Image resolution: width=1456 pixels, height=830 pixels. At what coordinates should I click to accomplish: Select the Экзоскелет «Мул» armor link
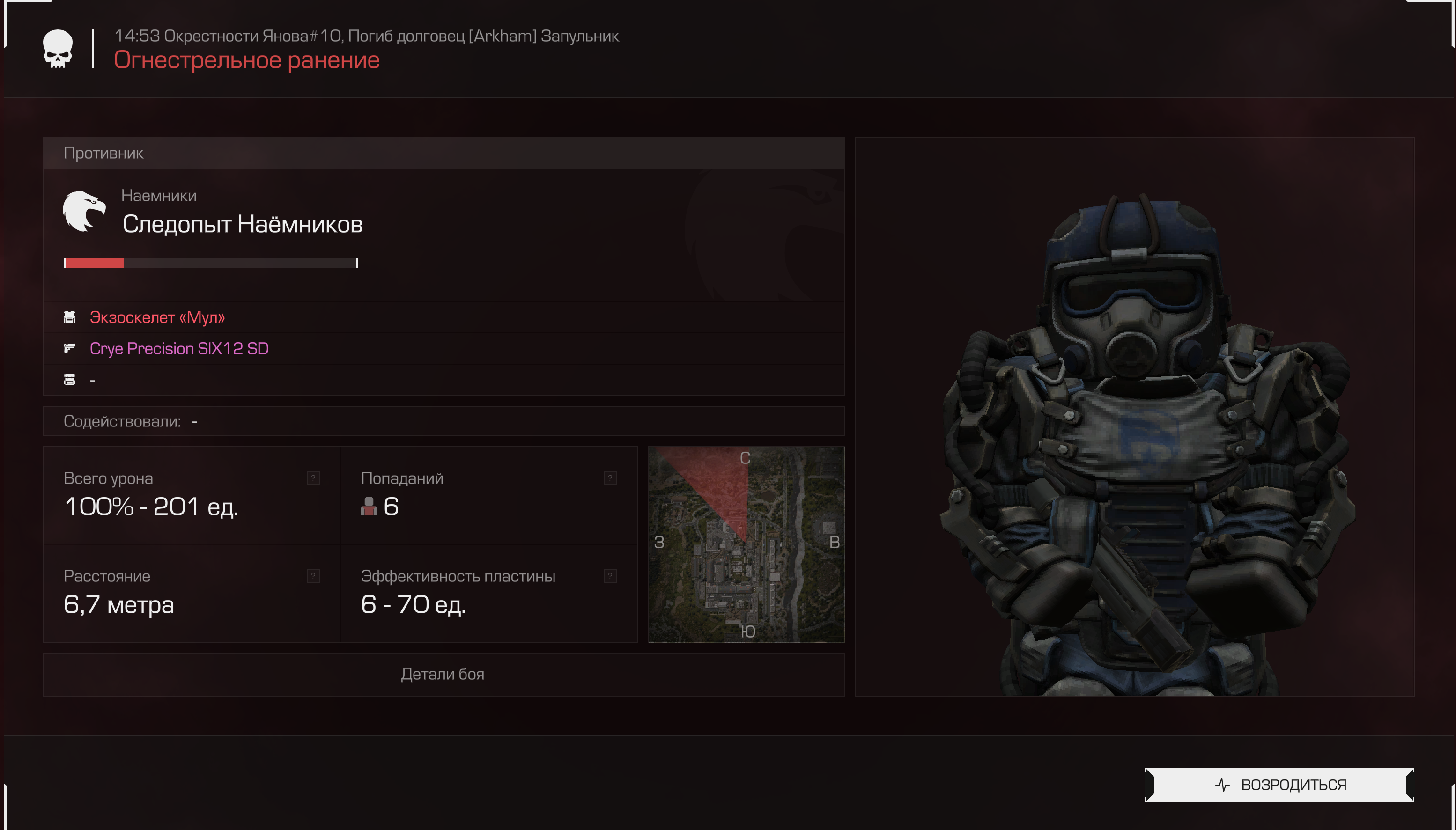point(157,317)
